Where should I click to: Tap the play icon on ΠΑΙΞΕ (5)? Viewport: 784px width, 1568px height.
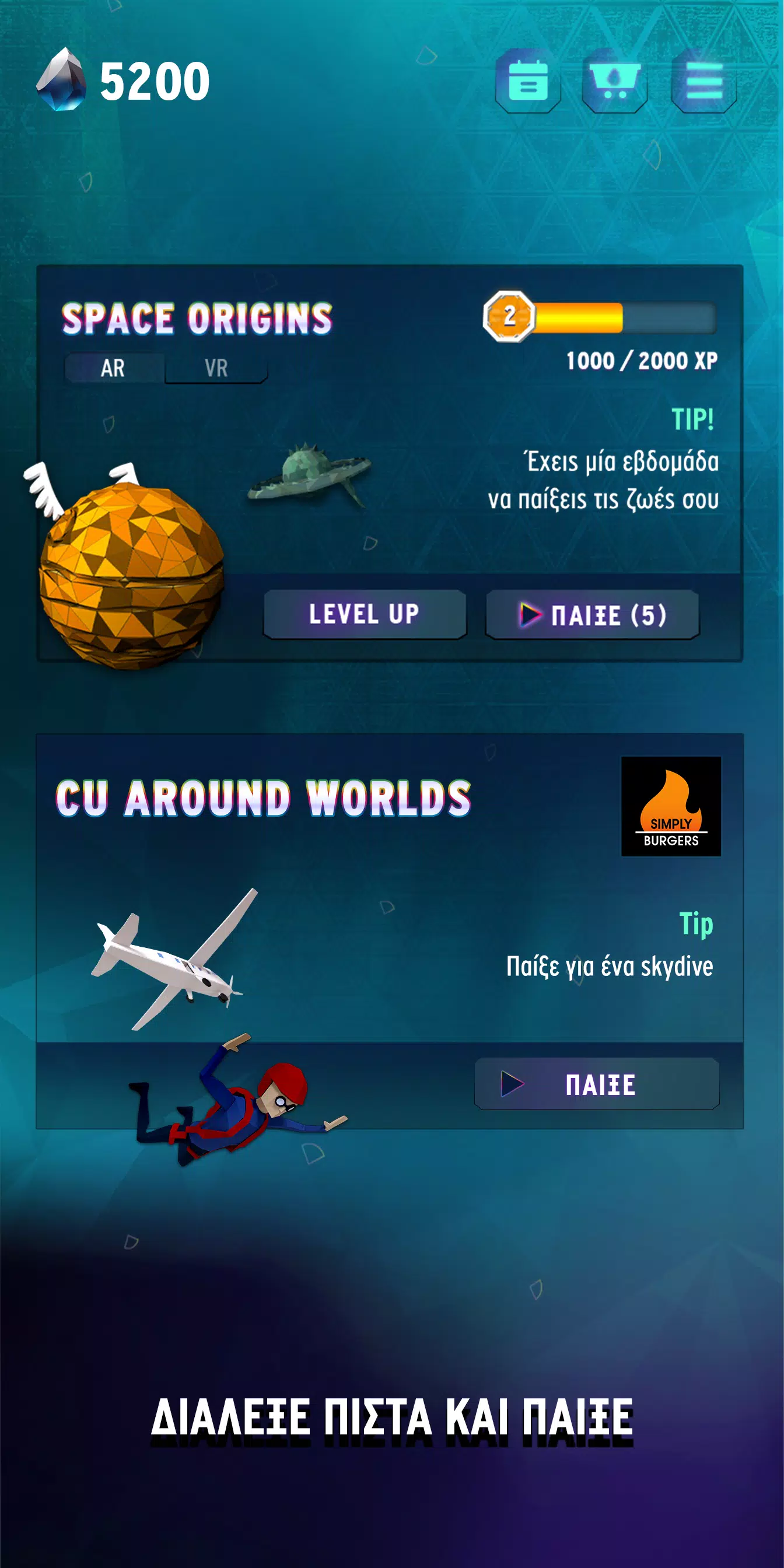coord(531,615)
